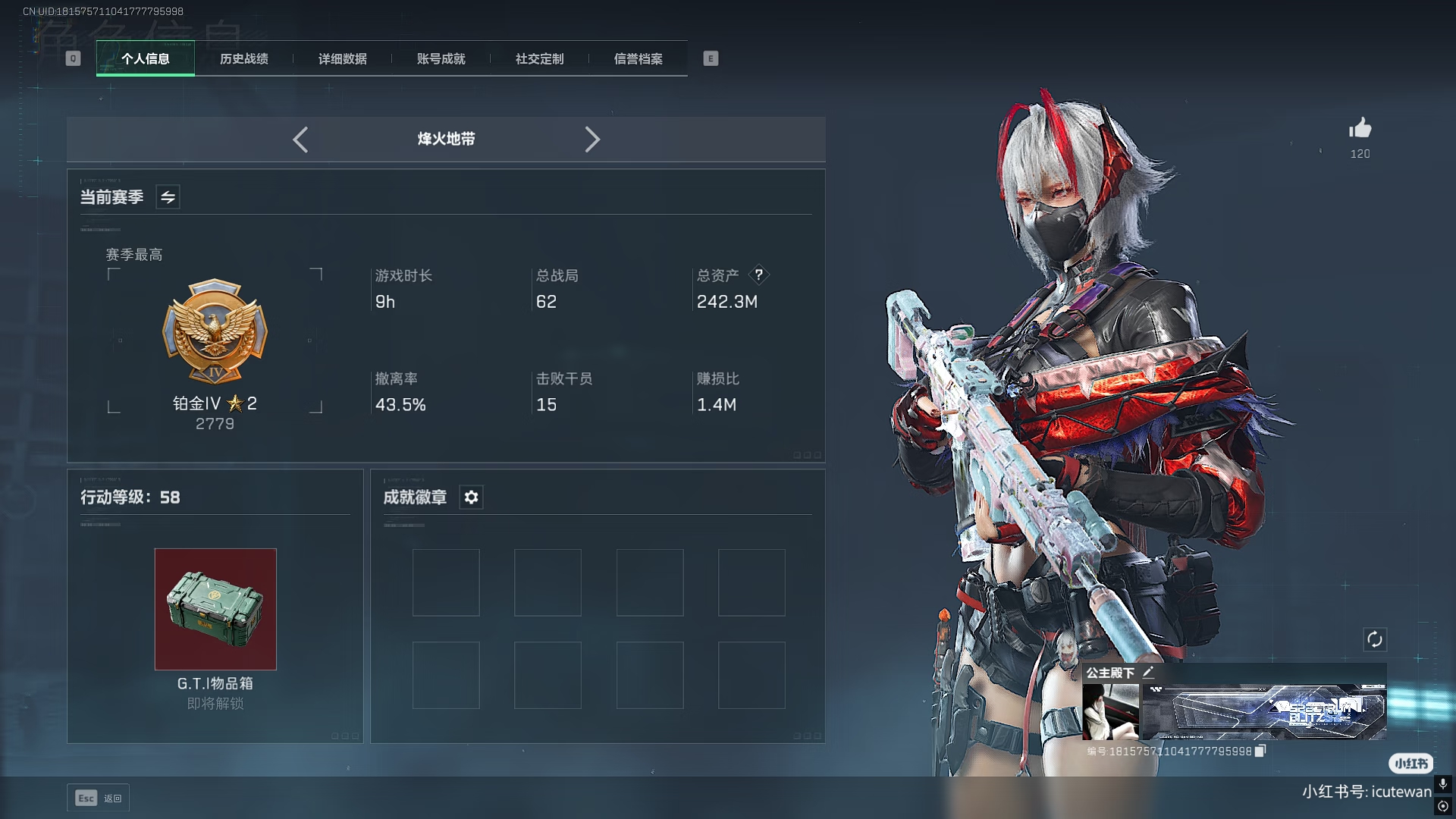Viewport: 1456px width, 819px height.
Task: Click right chevron to switch from 烽火地带
Action: tap(592, 140)
